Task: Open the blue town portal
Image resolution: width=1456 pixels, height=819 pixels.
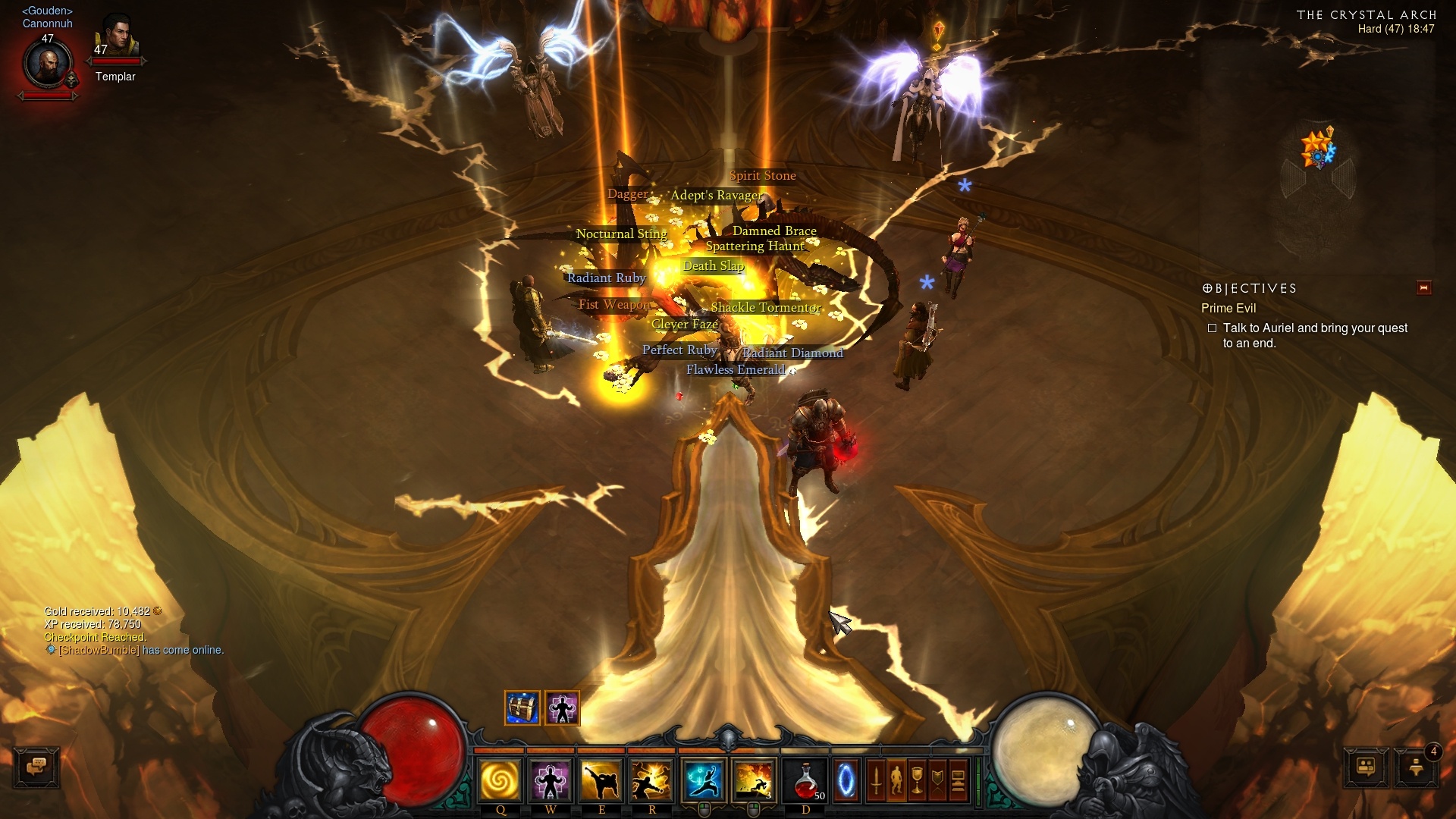Action: pos(846,780)
